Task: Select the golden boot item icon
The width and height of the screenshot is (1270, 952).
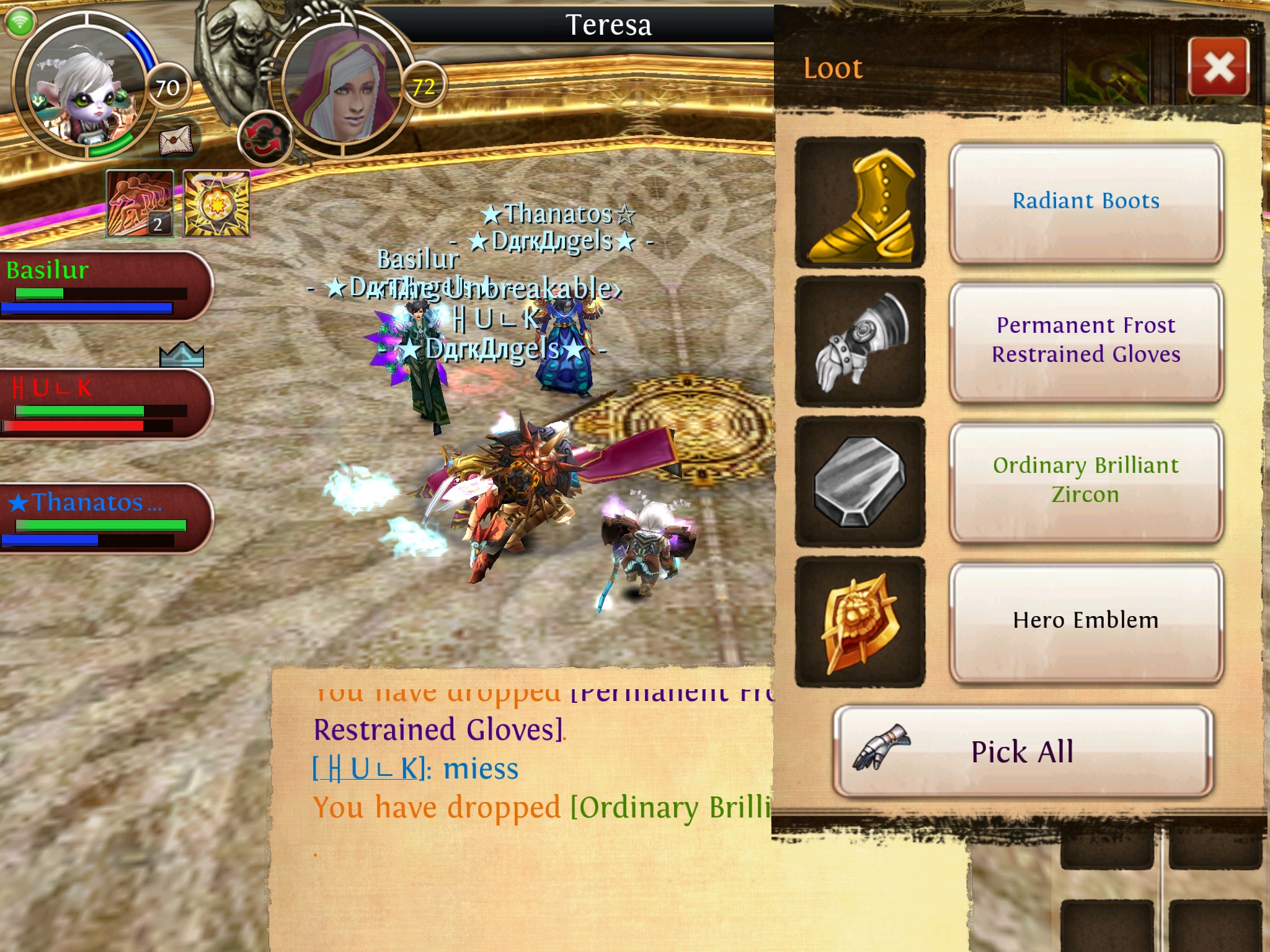Action: pos(860,203)
